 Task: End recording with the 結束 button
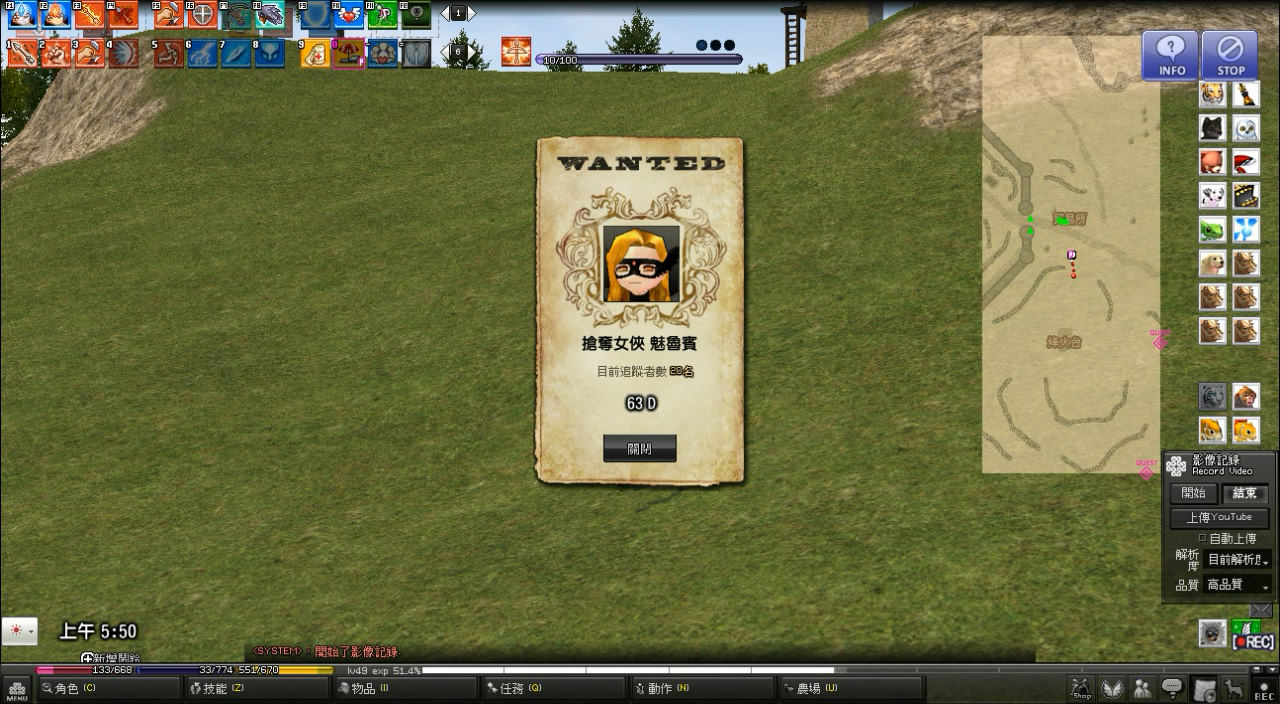[1245, 493]
